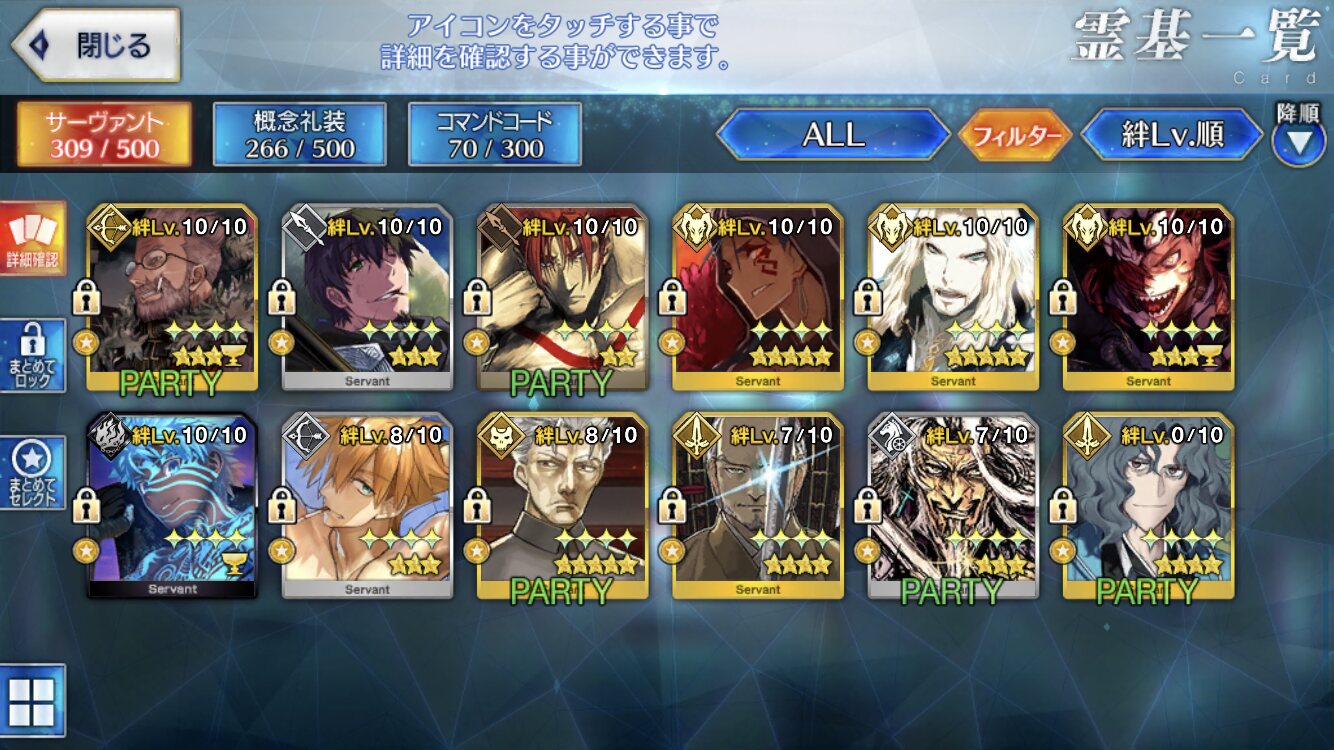Pick the swordsman with glinting blade card
This screenshot has height=750, width=1334.
coord(757,506)
